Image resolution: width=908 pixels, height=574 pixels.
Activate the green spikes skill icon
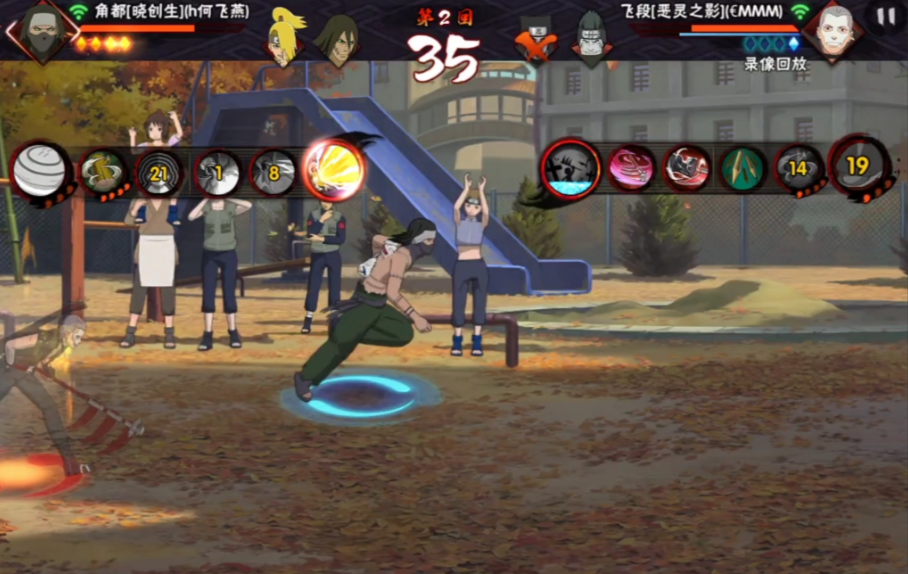pyautogui.click(x=743, y=168)
